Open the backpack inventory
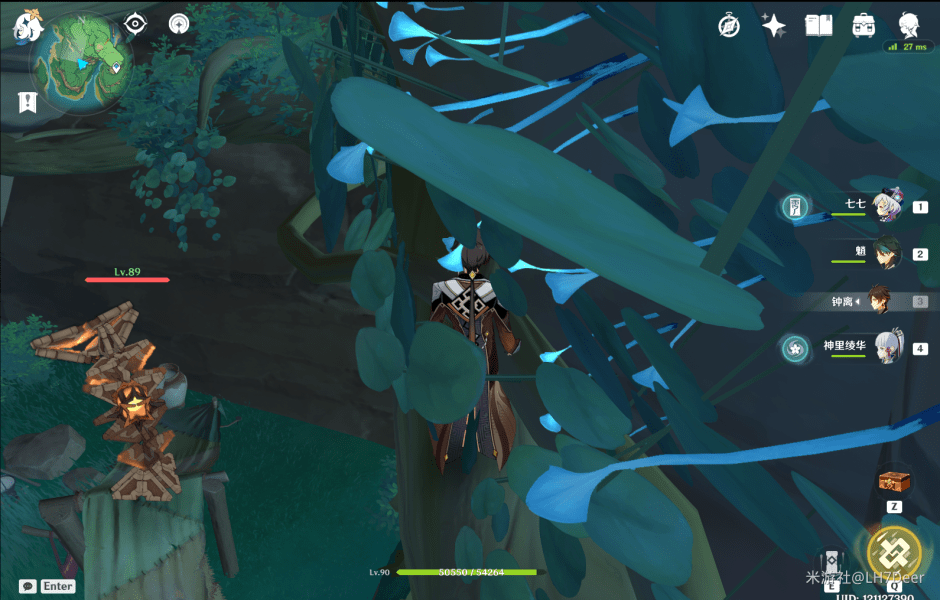 [x=863, y=26]
